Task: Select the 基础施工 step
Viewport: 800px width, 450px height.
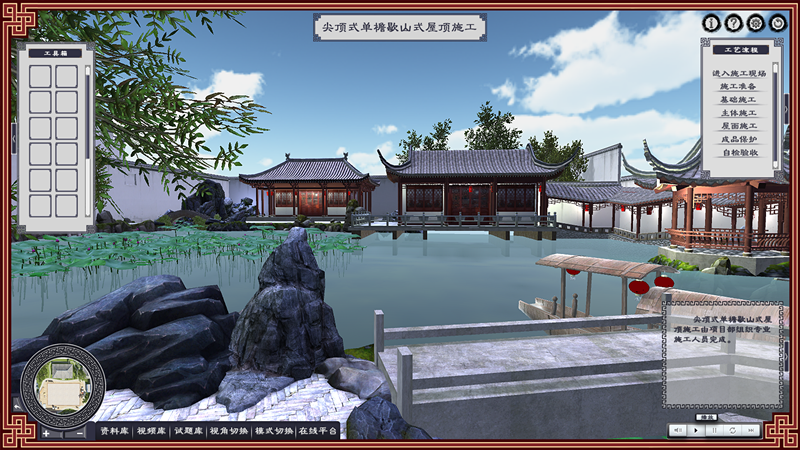Action: pos(739,100)
